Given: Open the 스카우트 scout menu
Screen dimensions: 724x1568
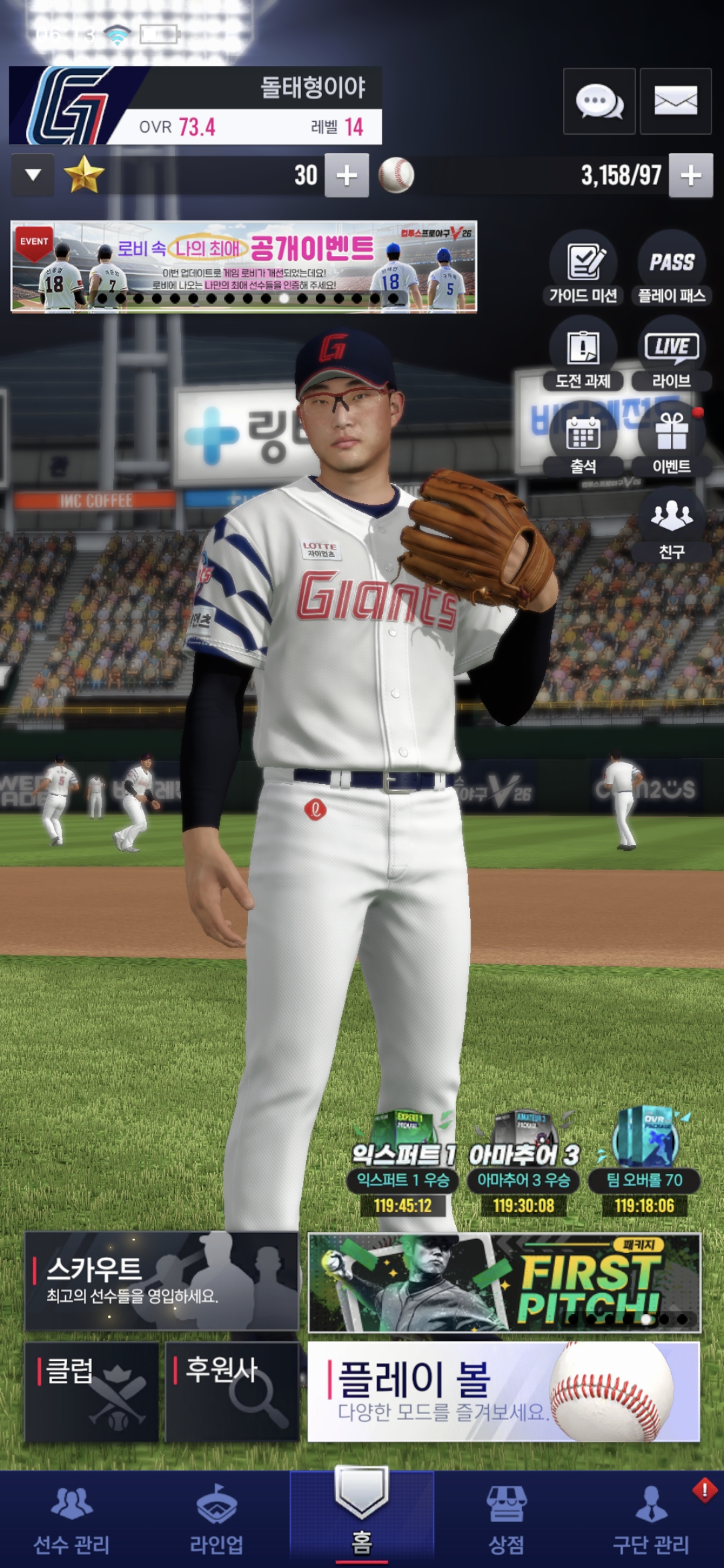Looking at the screenshot, I should (x=162, y=1281).
